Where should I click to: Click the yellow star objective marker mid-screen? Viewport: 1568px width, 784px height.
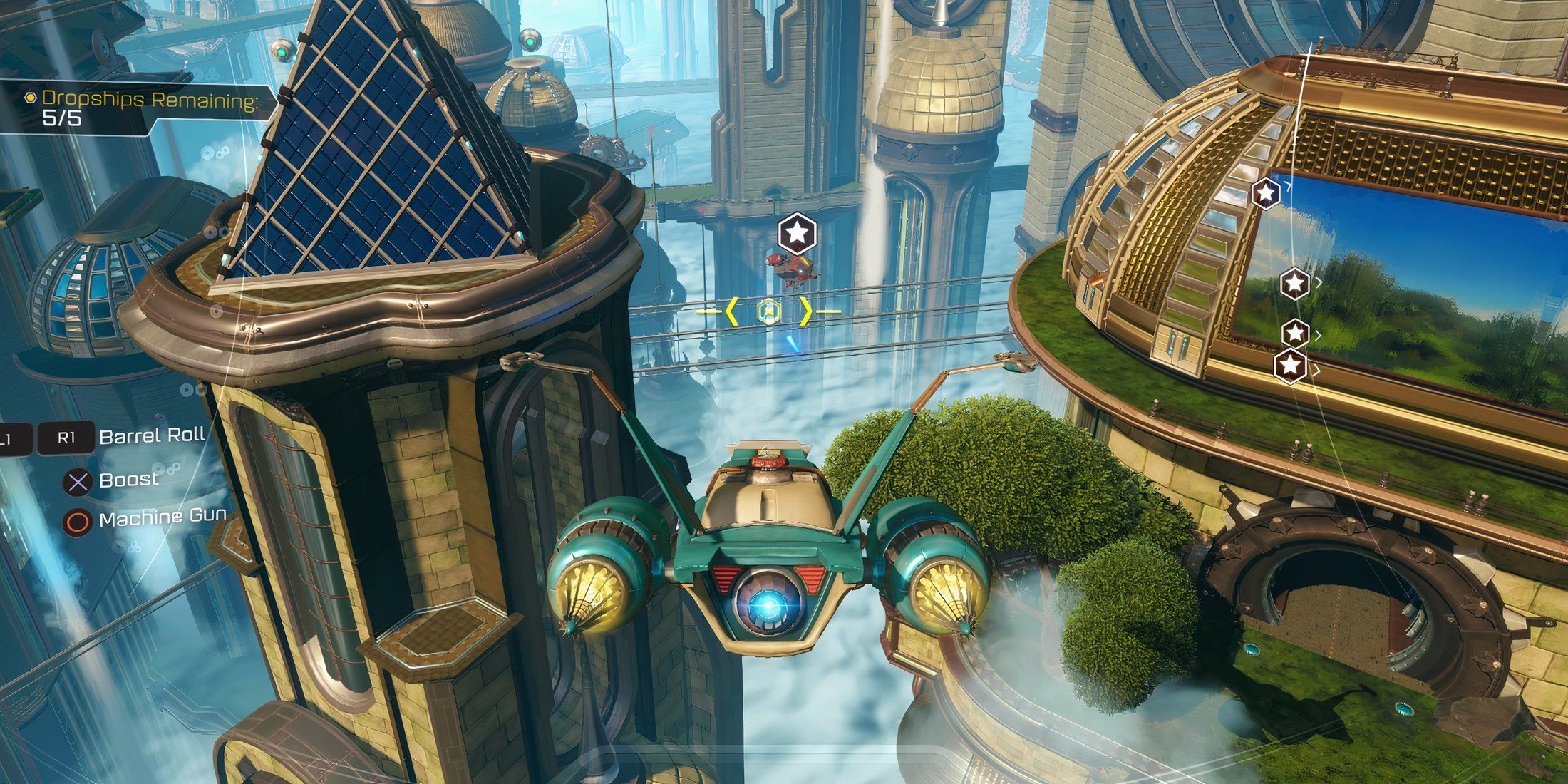point(768,311)
